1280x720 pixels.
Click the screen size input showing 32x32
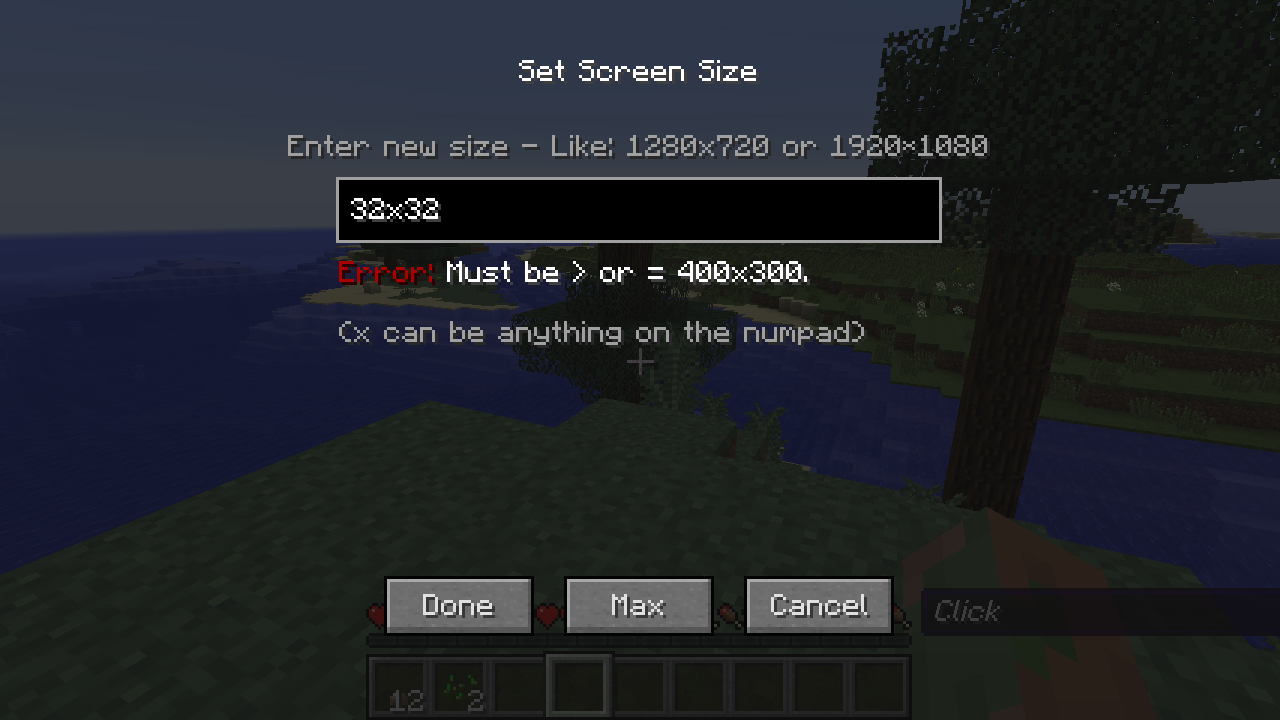click(638, 210)
